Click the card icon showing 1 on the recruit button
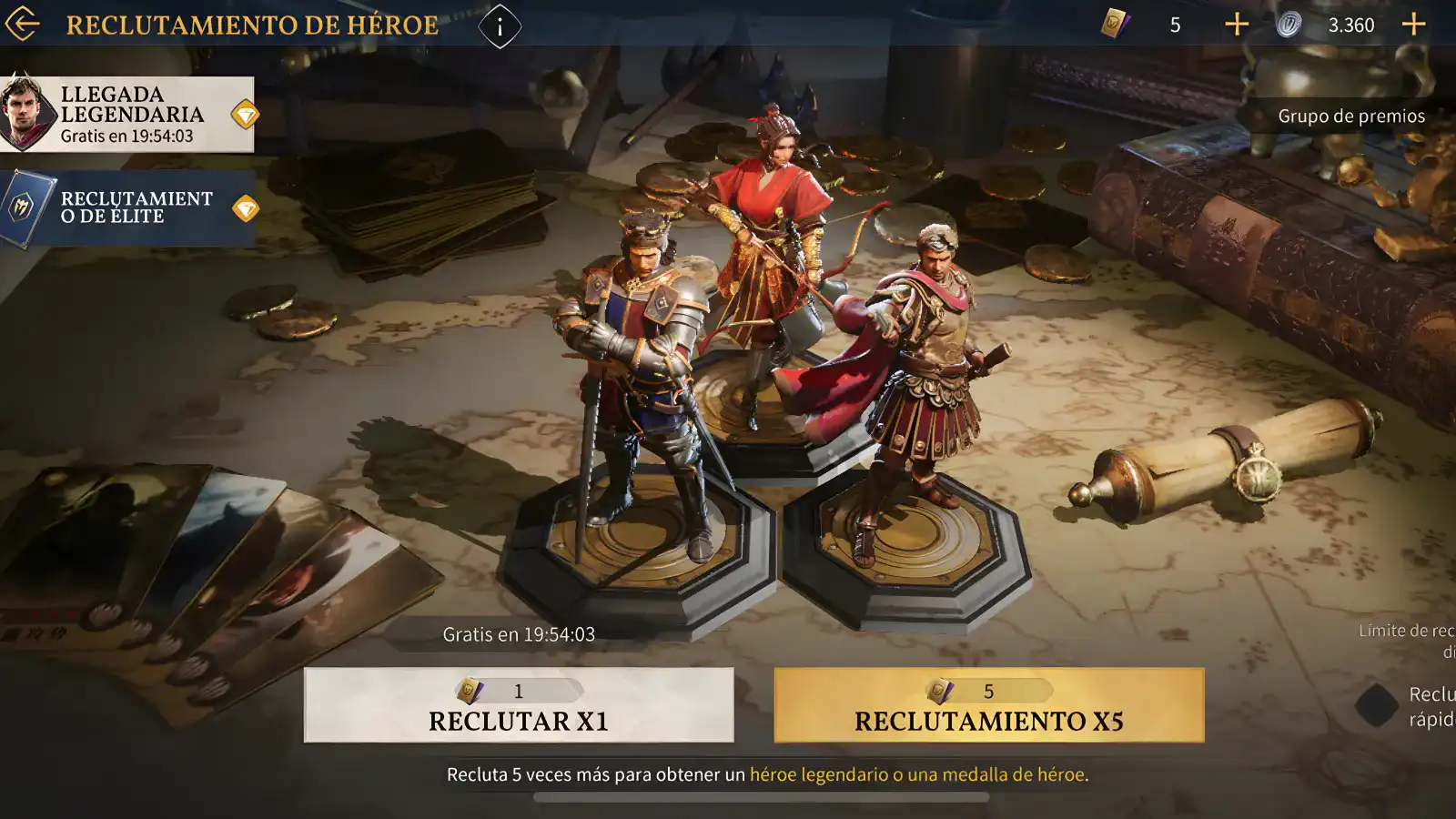The image size is (1456, 819). click(470, 690)
